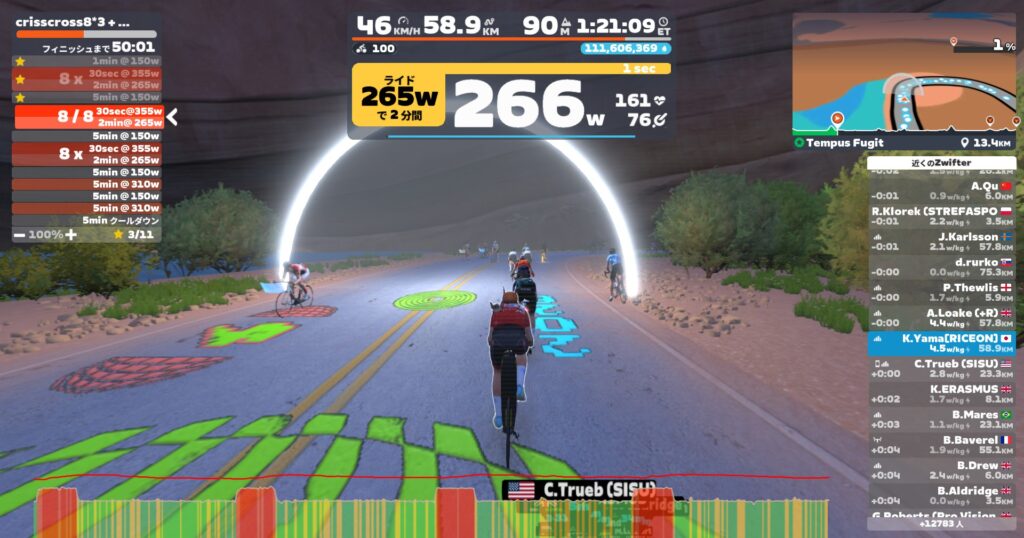Select the 5min cooldown workout step

[88, 221]
